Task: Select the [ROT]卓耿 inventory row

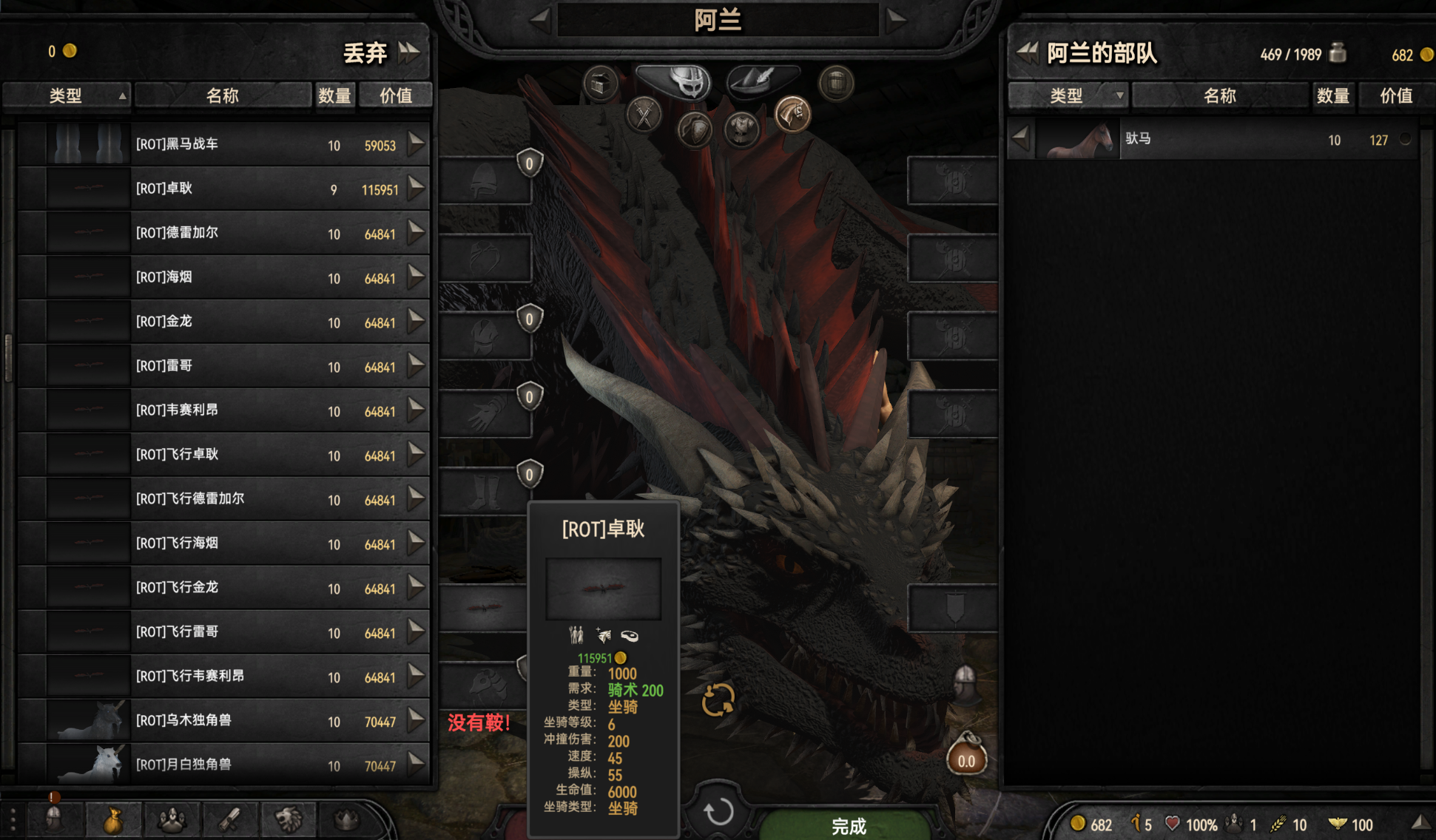Action: tap(222, 189)
